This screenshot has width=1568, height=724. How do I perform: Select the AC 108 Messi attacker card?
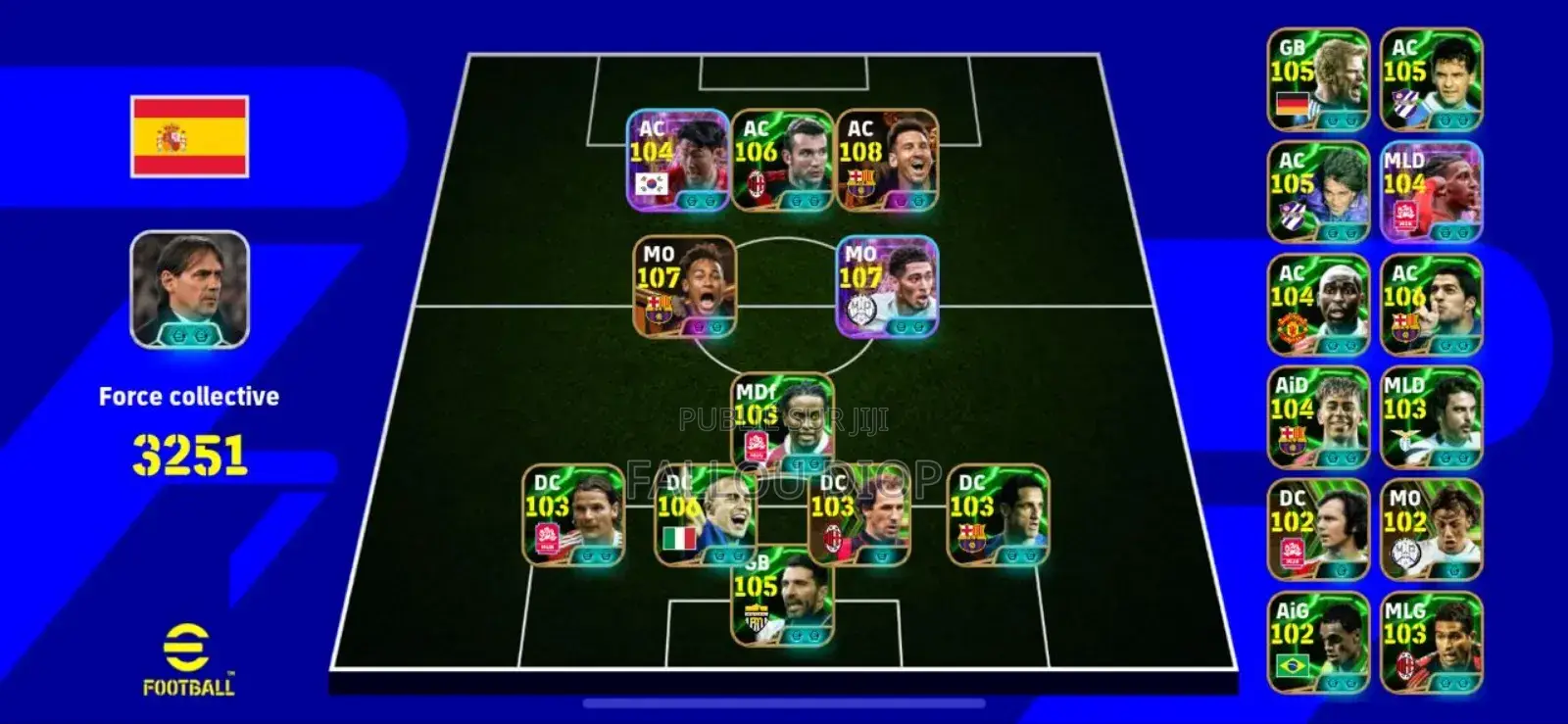tap(887, 160)
